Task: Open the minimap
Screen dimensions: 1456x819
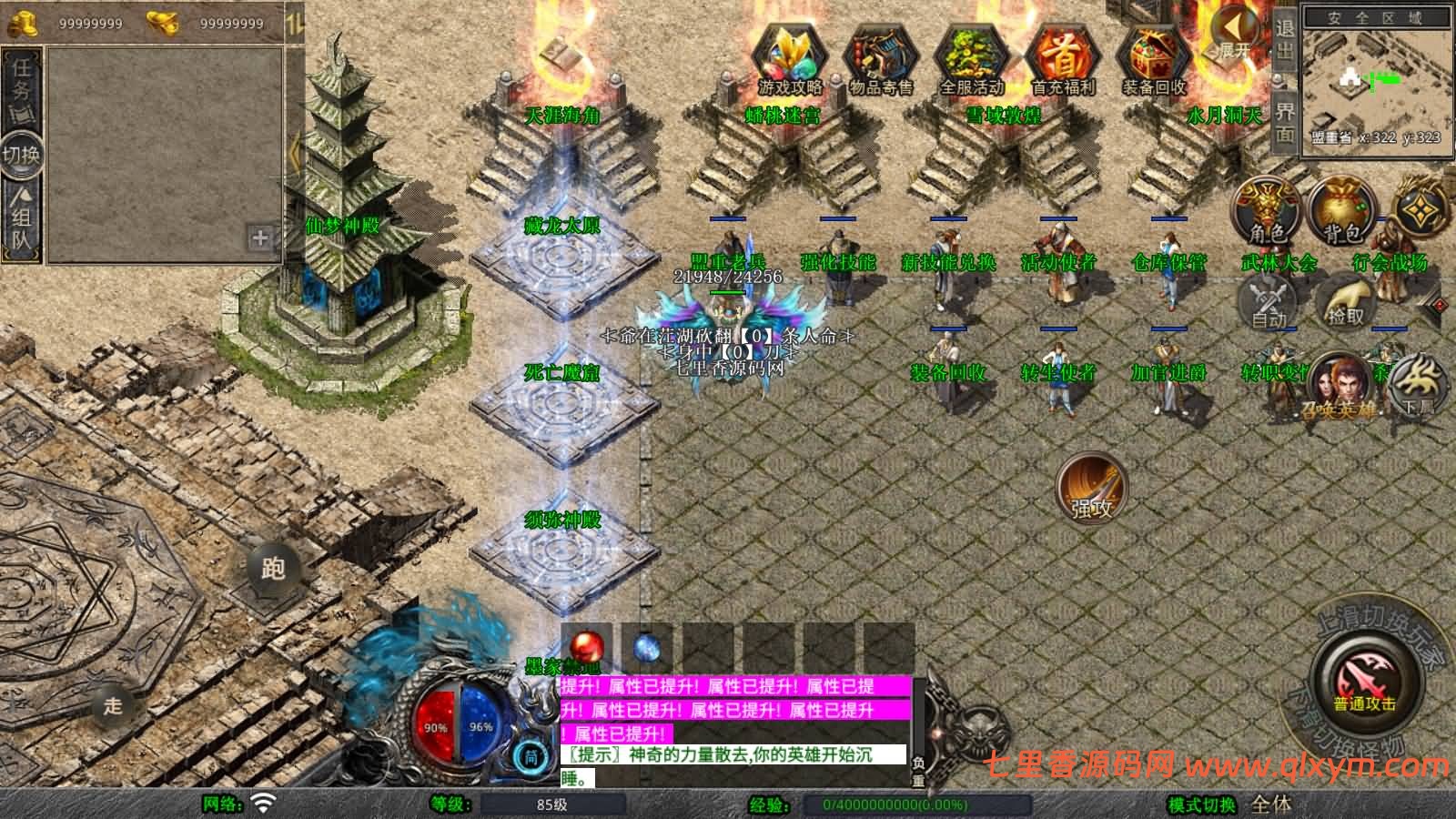Action: pos(1377,80)
